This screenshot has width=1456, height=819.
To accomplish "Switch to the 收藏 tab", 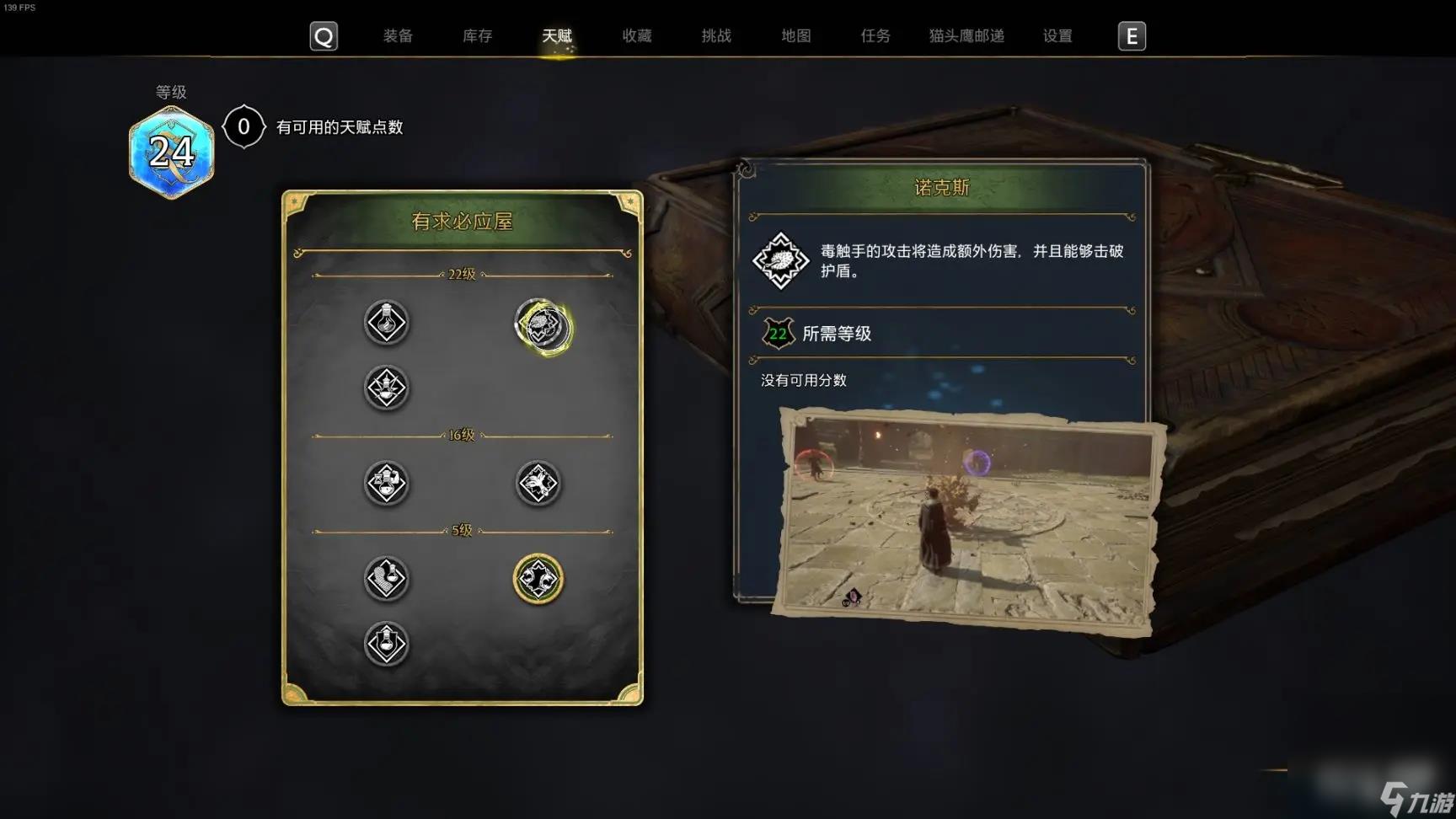I will pos(636,36).
